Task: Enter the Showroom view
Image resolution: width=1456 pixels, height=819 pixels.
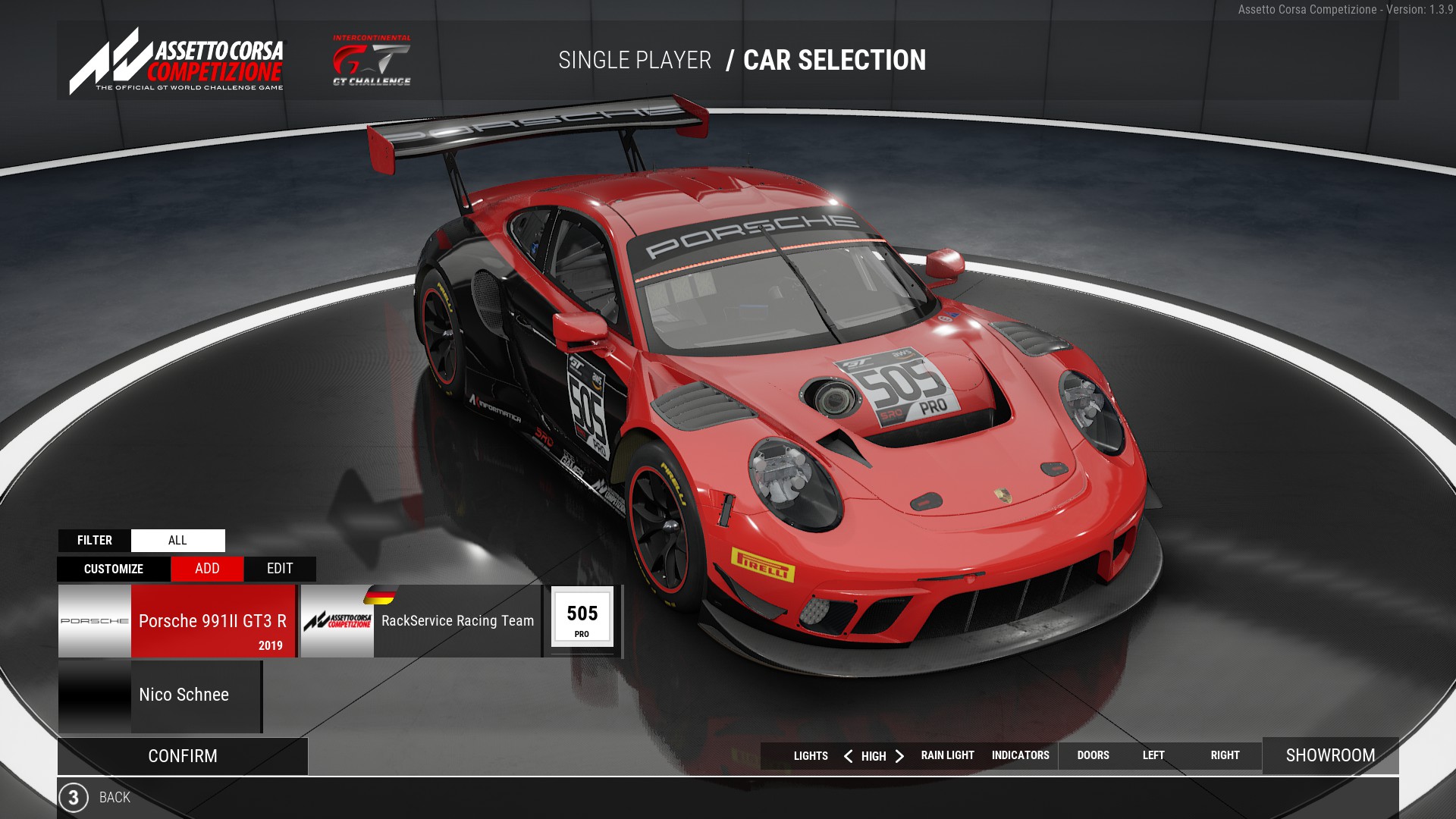Action: 1330,755
